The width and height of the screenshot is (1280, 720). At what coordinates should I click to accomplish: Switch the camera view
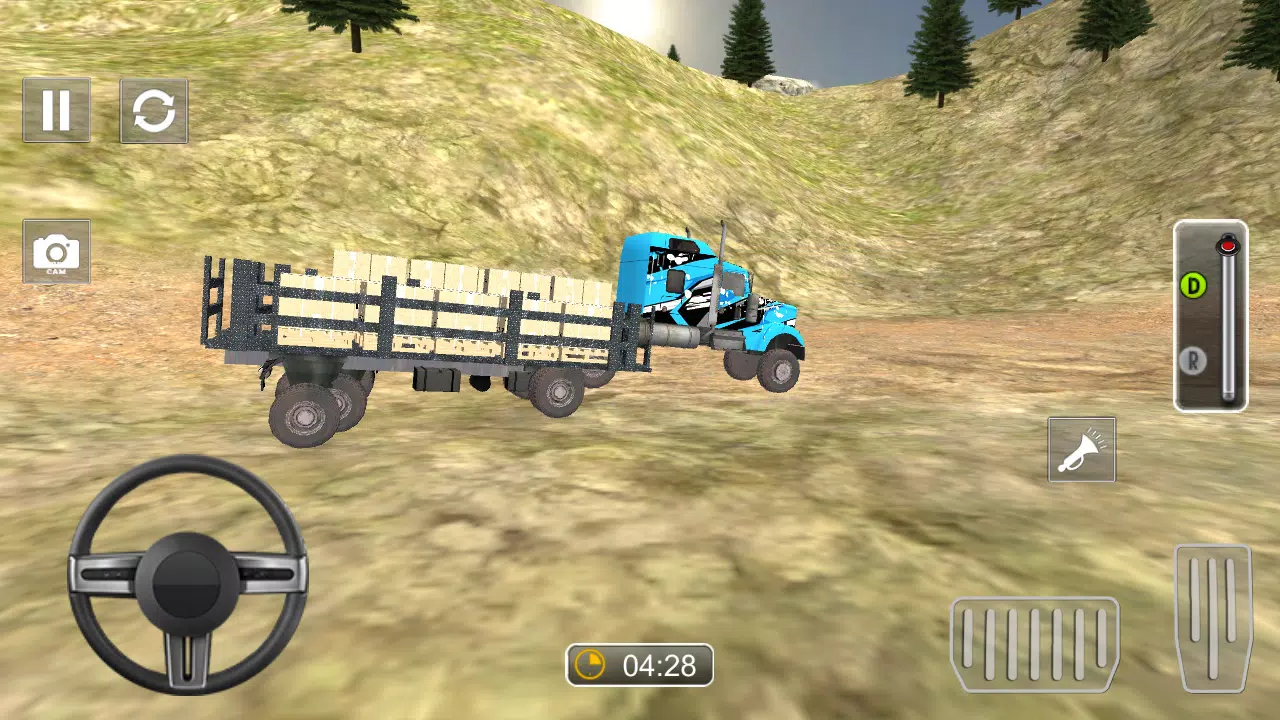click(x=56, y=251)
